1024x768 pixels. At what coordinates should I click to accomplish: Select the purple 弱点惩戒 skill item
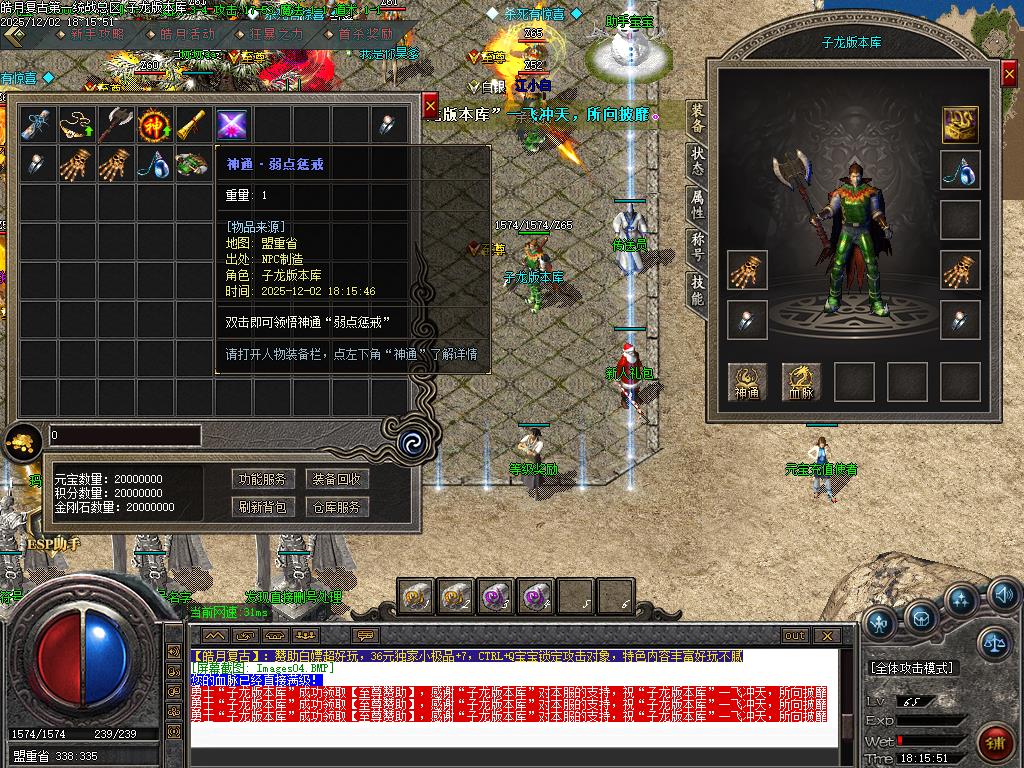point(232,125)
